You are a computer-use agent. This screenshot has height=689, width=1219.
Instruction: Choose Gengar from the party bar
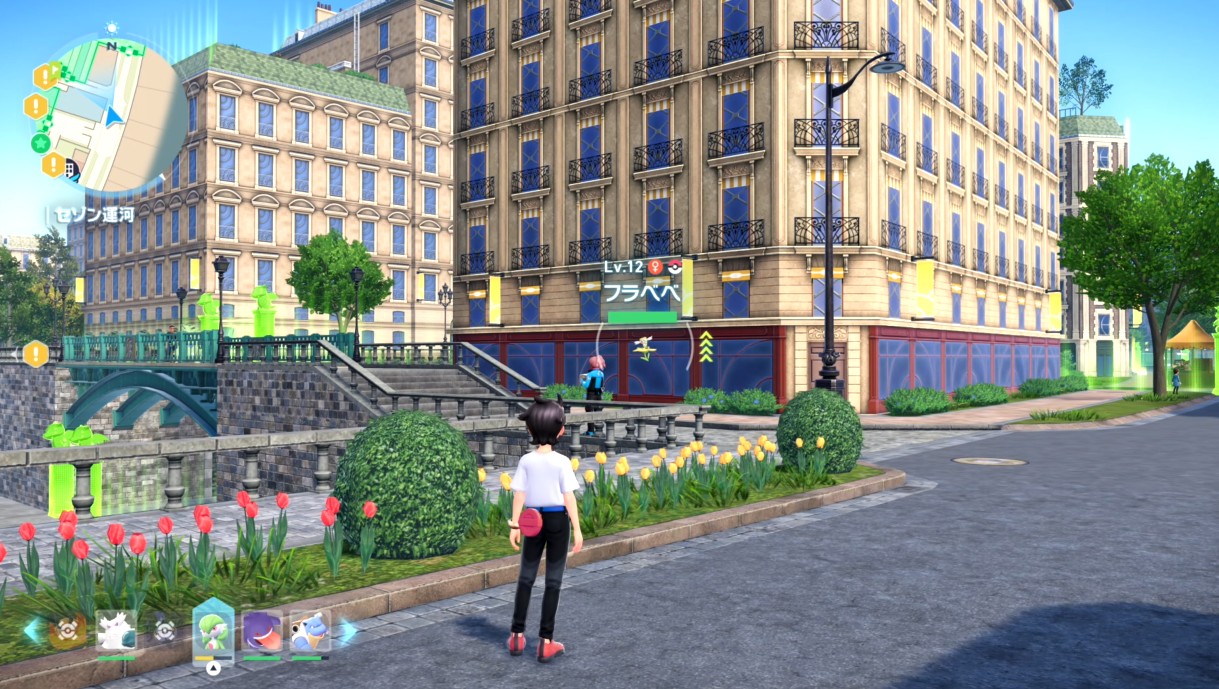(262, 632)
